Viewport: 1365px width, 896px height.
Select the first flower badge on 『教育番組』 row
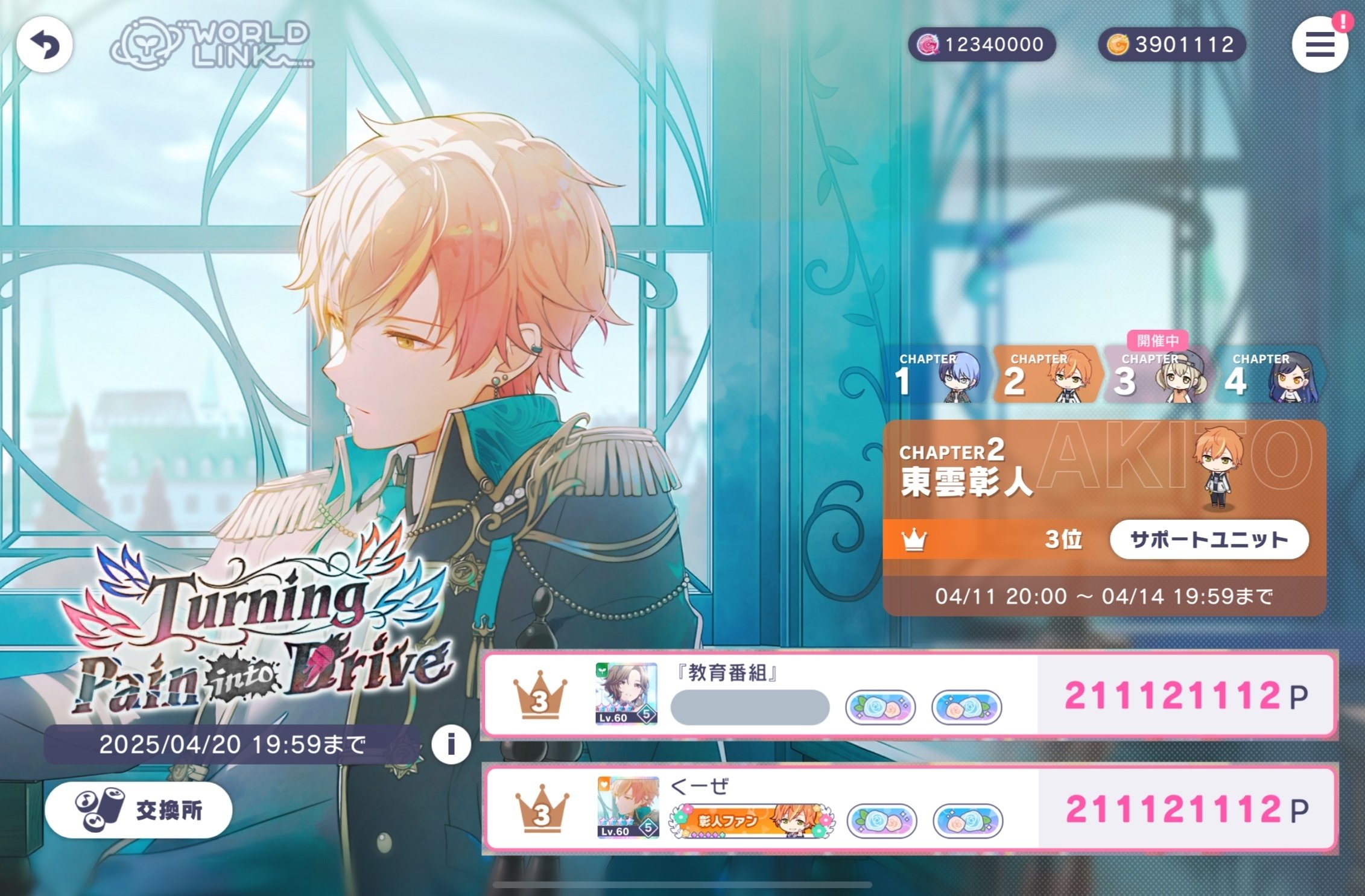tap(881, 708)
